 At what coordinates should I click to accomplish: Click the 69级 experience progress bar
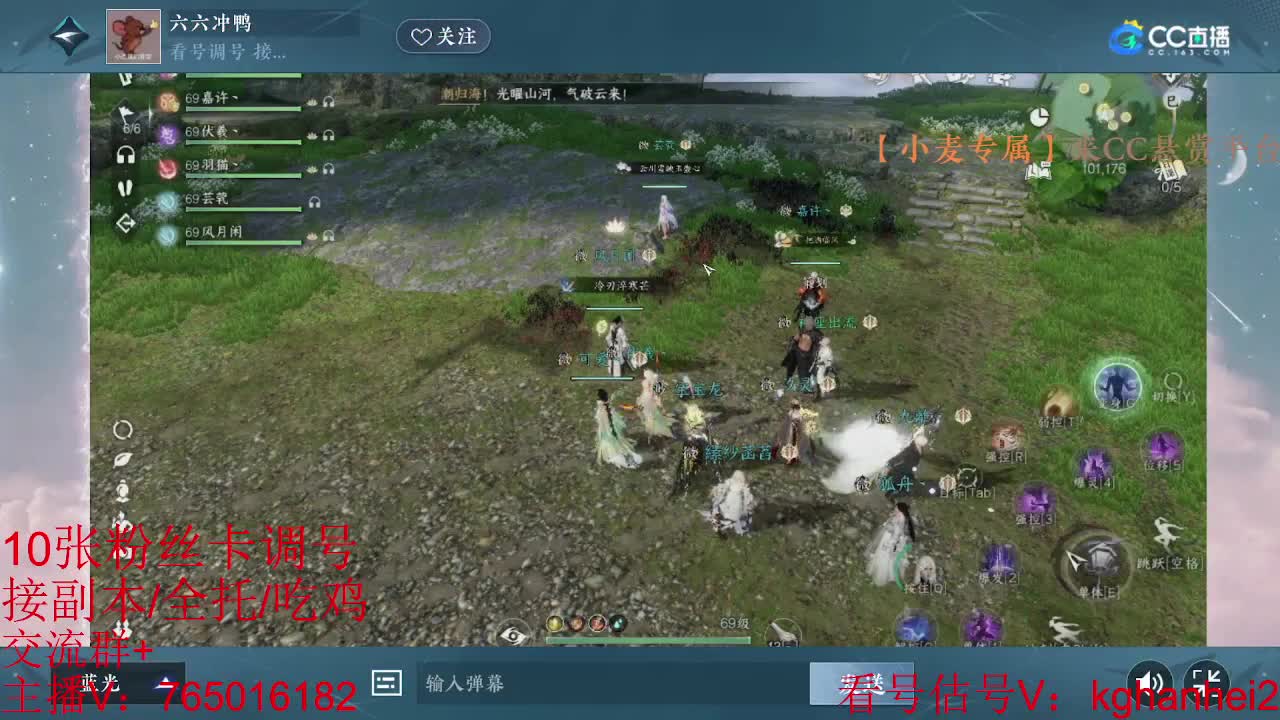pyautogui.click(x=647, y=639)
